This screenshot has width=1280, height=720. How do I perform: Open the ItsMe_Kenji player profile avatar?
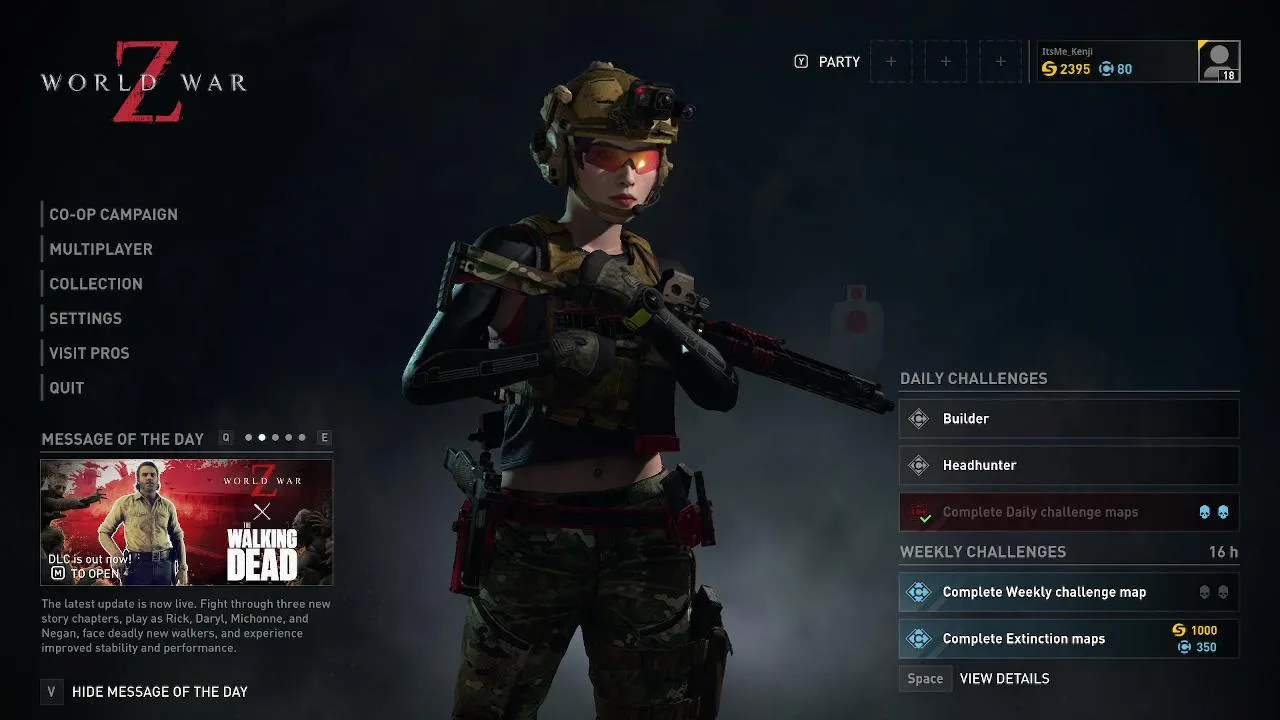[x=1219, y=61]
